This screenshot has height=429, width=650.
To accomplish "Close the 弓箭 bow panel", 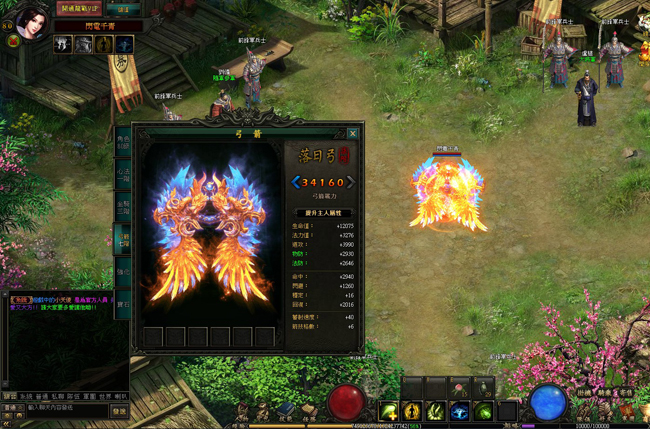I will click(352, 133).
